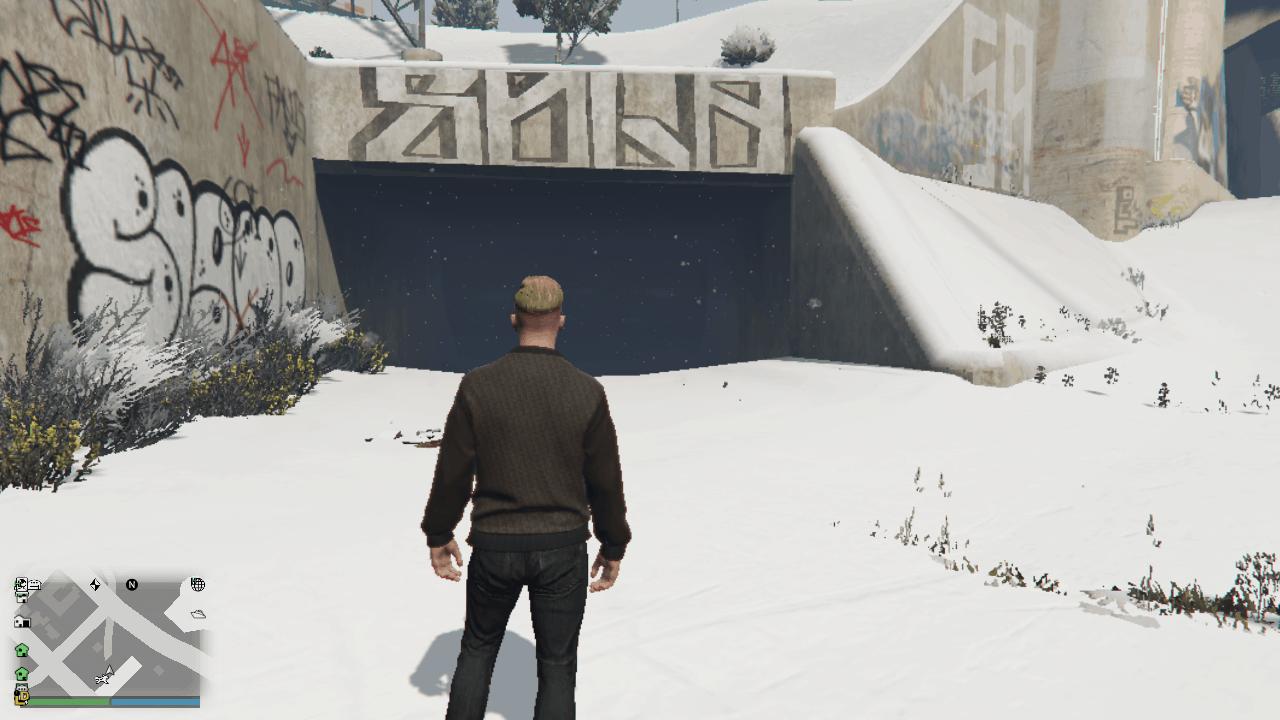This screenshot has height=720, width=1280.
Task: Click the diamond waypoint blip on the minimap
Action: click(x=96, y=584)
